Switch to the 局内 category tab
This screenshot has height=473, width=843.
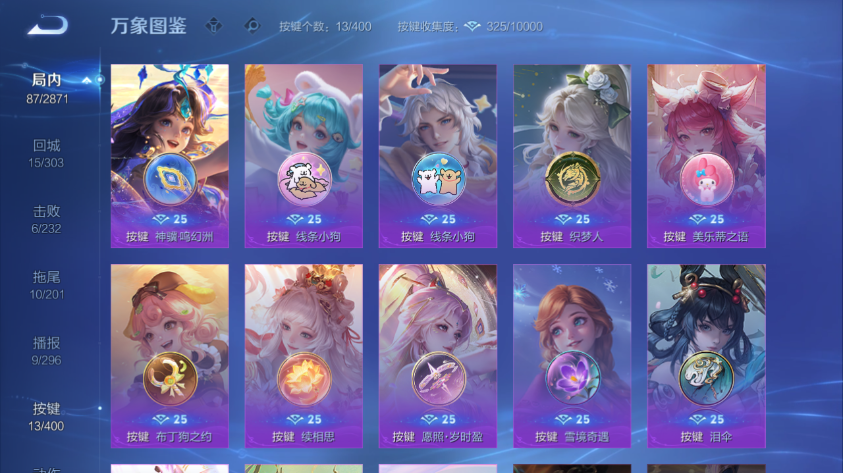click(47, 87)
